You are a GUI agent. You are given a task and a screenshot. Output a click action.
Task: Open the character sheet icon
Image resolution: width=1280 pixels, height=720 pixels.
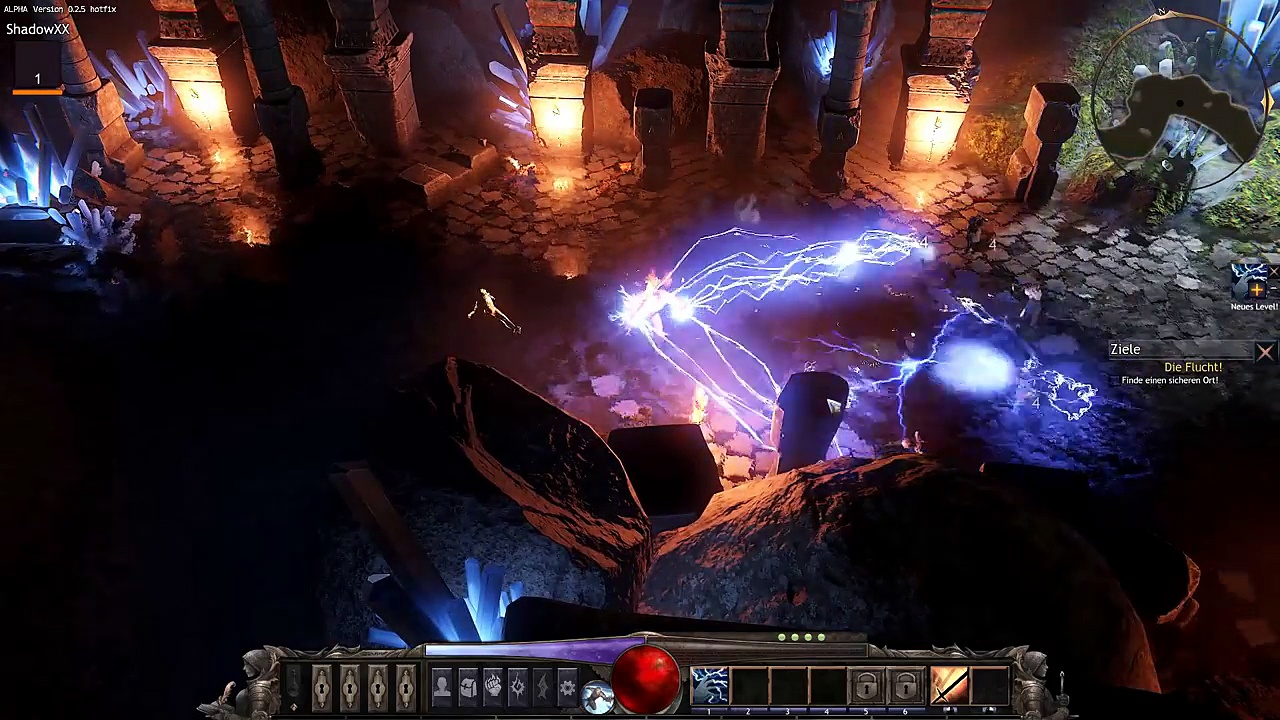(442, 687)
